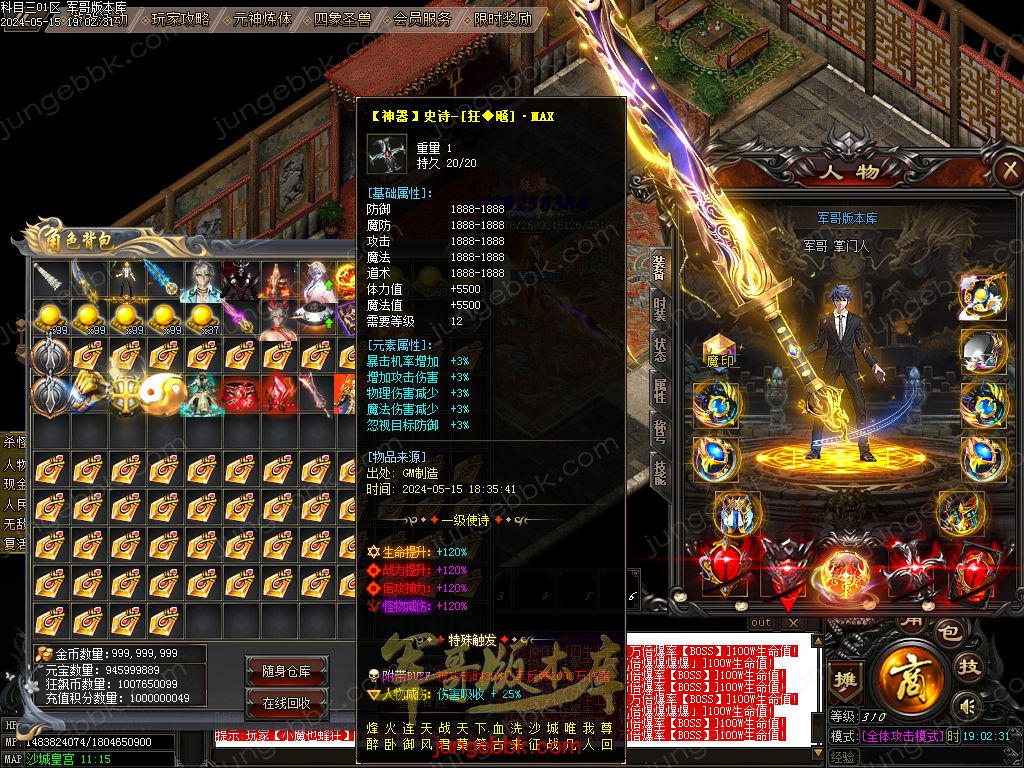Select the white-haired character portrait with green arrow
This screenshot has width=1024, height=768.
(318, 282)
